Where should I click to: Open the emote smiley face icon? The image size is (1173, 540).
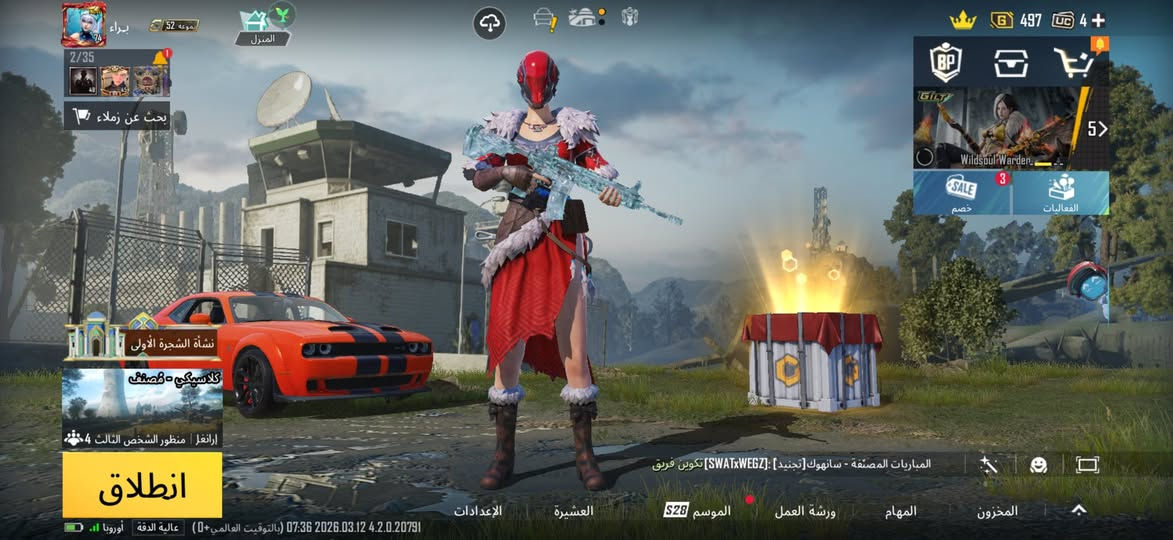click(x=1038, y=465)
